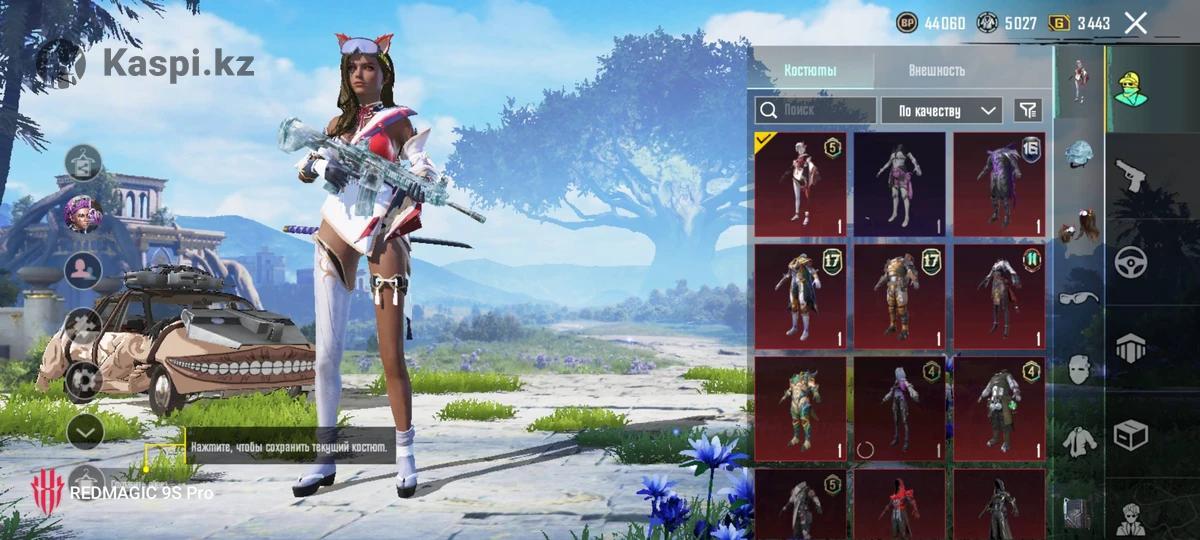Click the Поиск search field
1200x540 pixels.
815,110
